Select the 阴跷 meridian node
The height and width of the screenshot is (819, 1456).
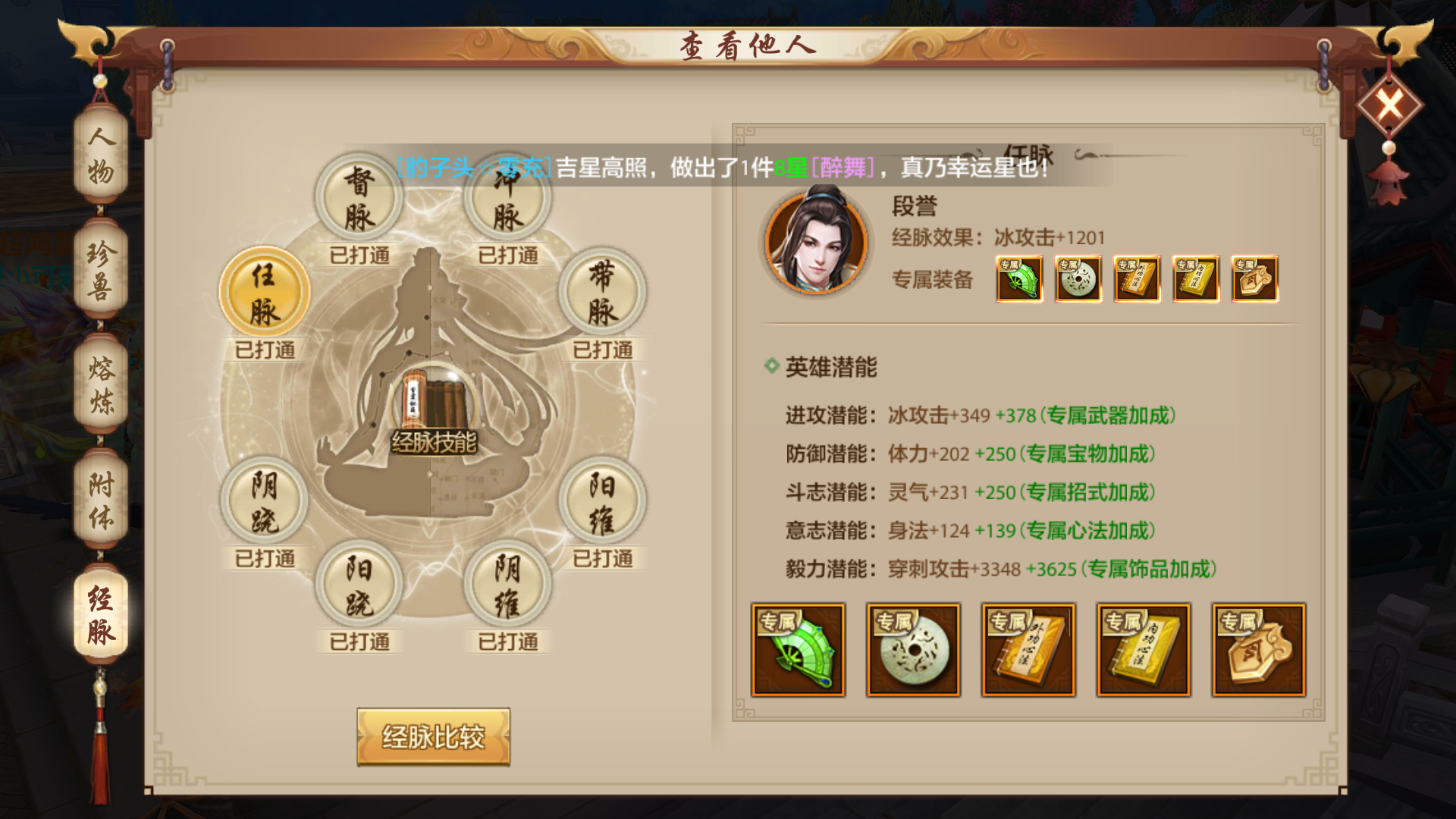click(265, 502)
